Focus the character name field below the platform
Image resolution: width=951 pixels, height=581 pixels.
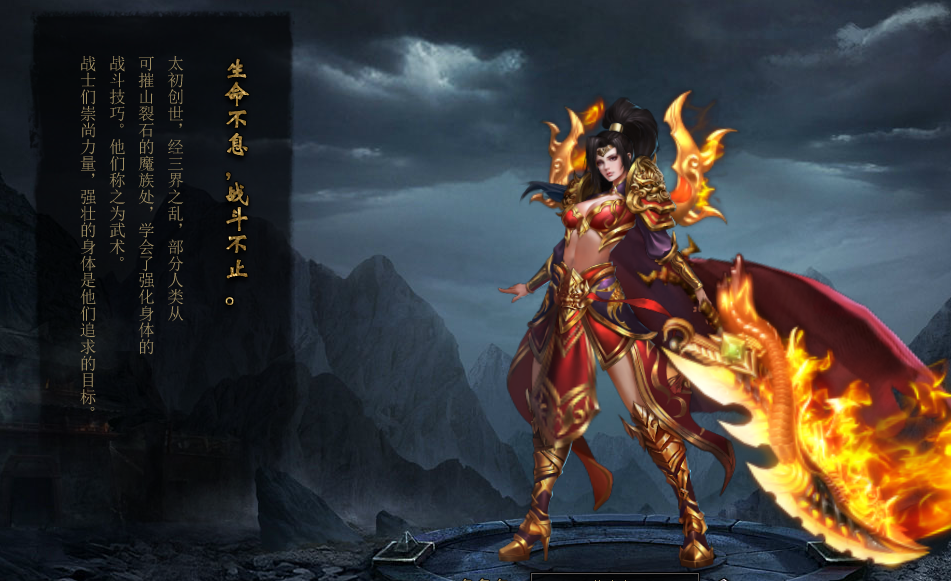pos(613,576)
